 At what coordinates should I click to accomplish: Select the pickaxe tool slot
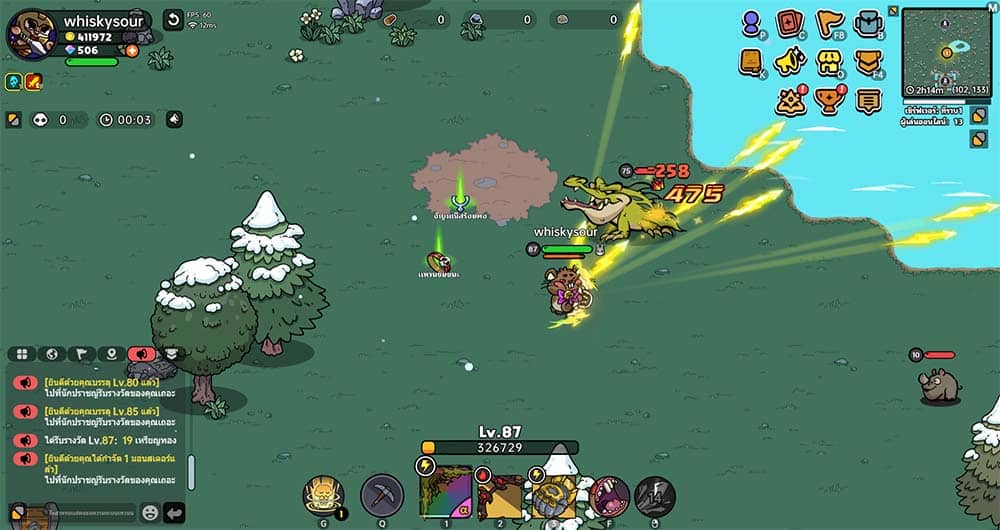[x=382, y=495]
